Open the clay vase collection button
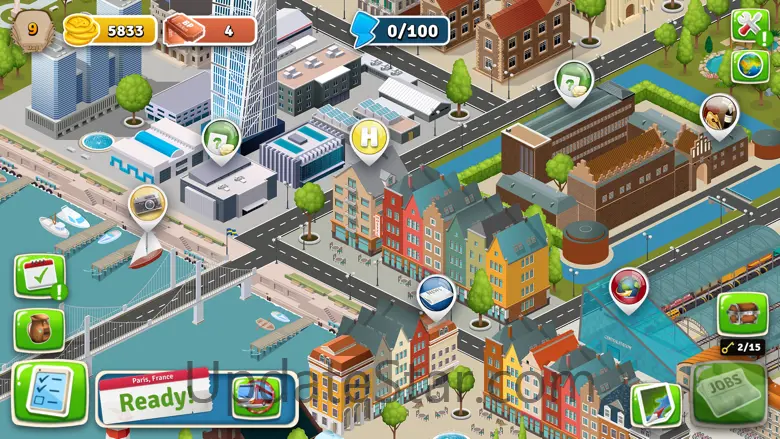780x439 pixels. pos(39,329)
